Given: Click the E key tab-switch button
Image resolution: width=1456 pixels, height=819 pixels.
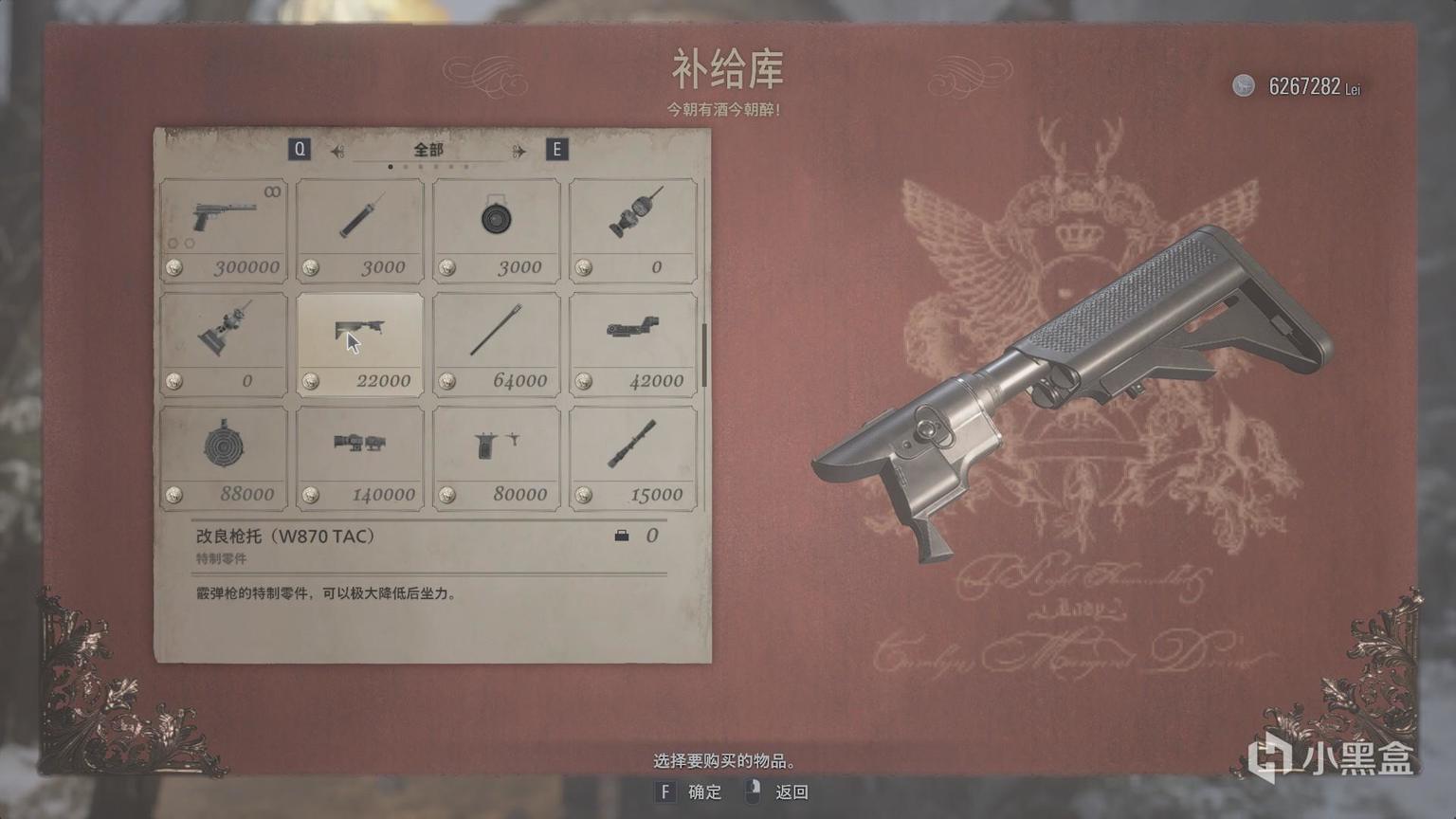Looking at the screenshot, I should [x=557, y=149].
